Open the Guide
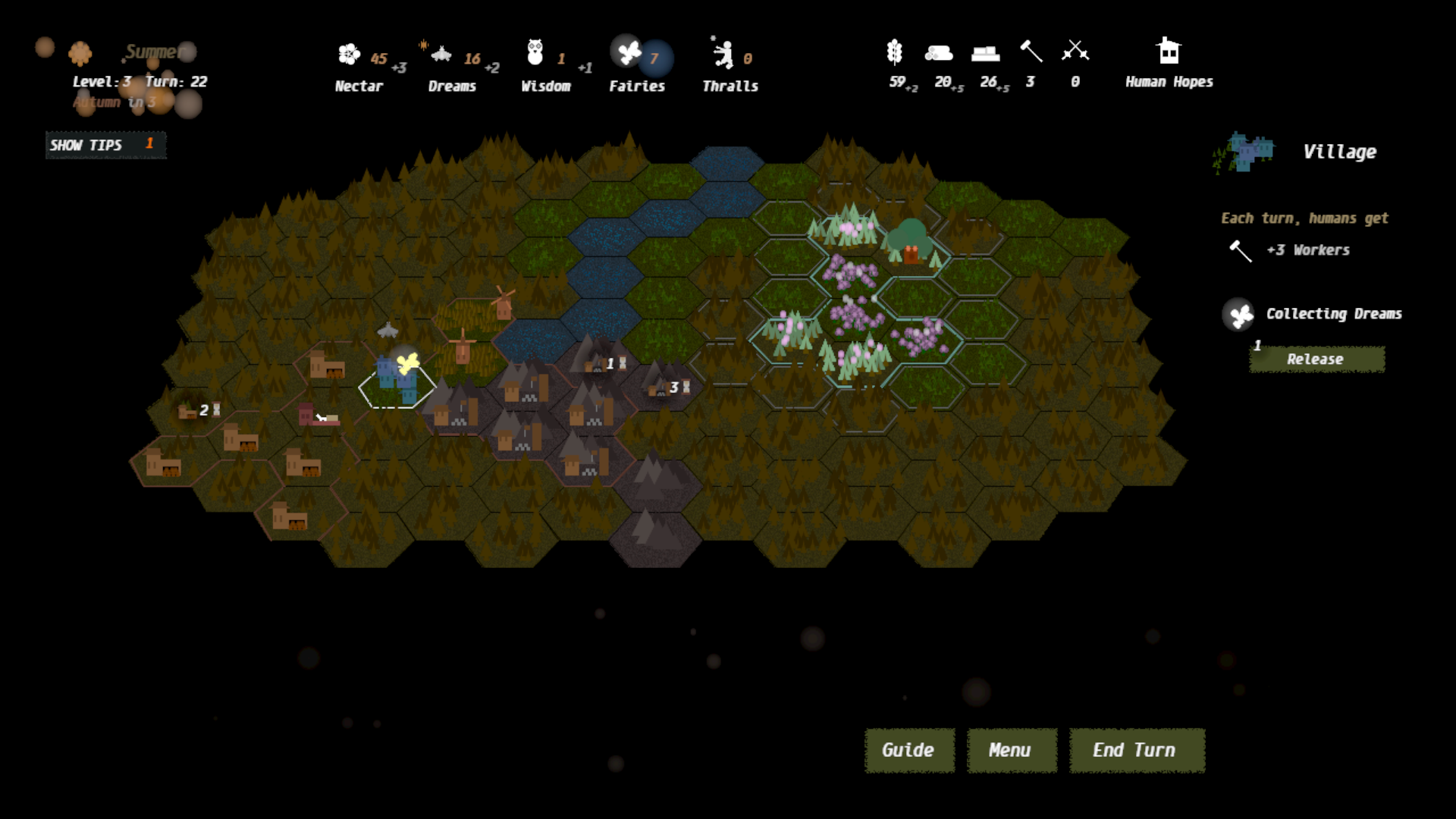This screenshot has width=1456, height=819. tap(909, 750)
